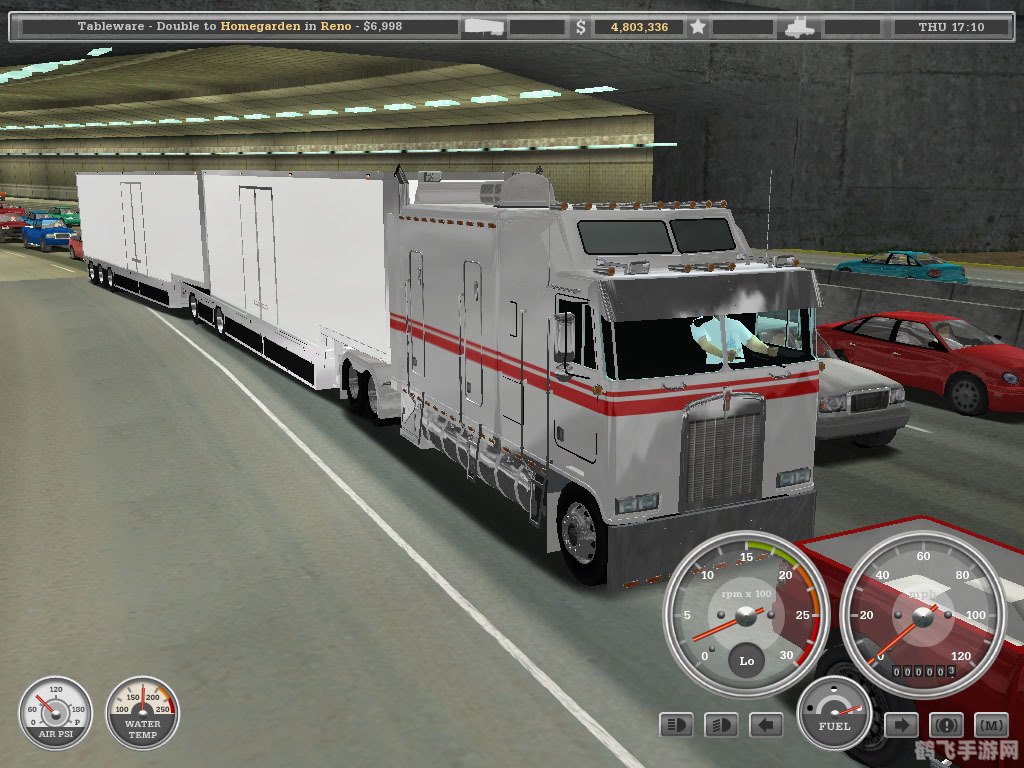
Task: Activate the right turn signal arrow
Action: [900, 724]
